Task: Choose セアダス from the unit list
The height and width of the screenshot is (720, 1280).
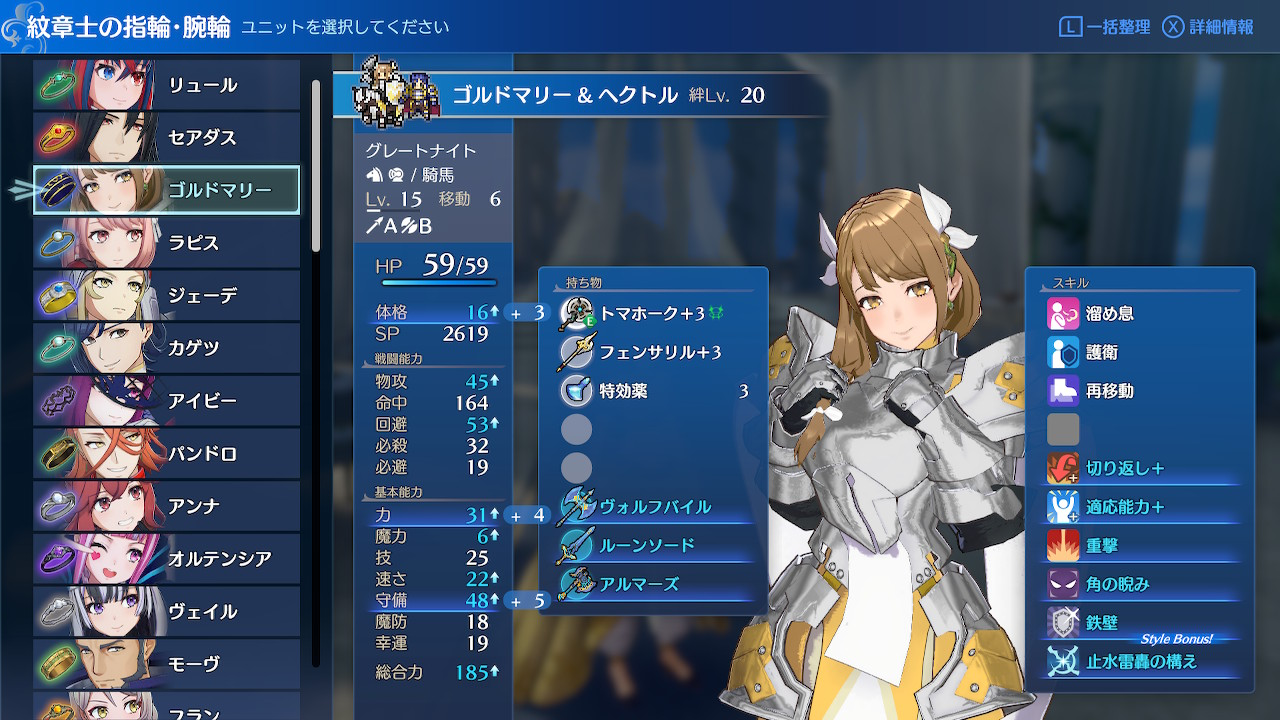Action: [167, 138]
